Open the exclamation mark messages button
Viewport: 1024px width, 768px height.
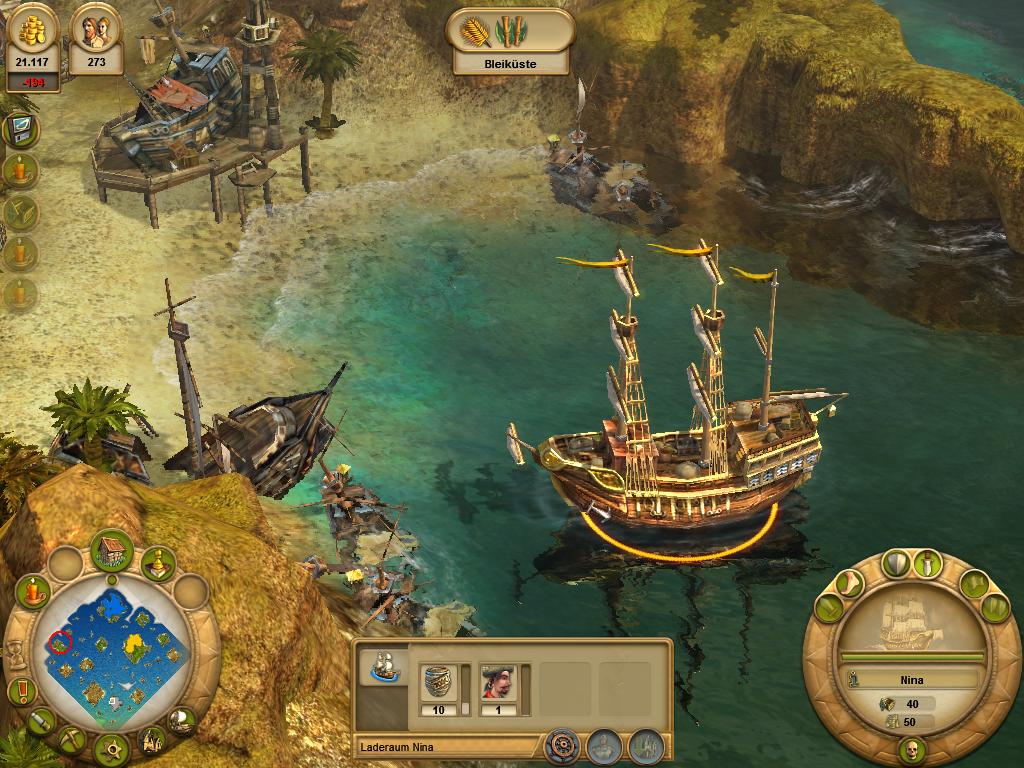20,690
